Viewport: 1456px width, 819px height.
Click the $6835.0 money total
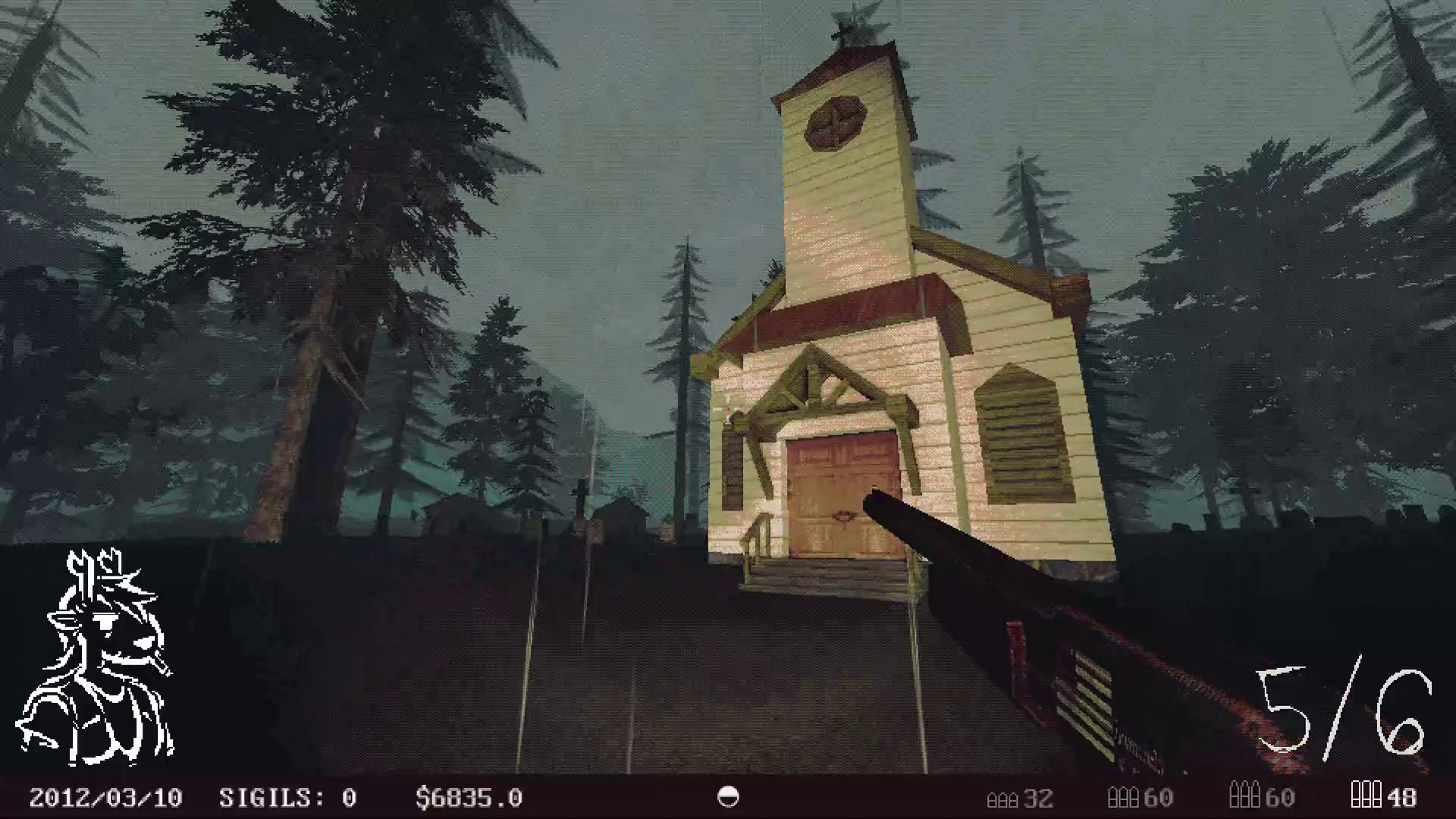pos(470,797)
